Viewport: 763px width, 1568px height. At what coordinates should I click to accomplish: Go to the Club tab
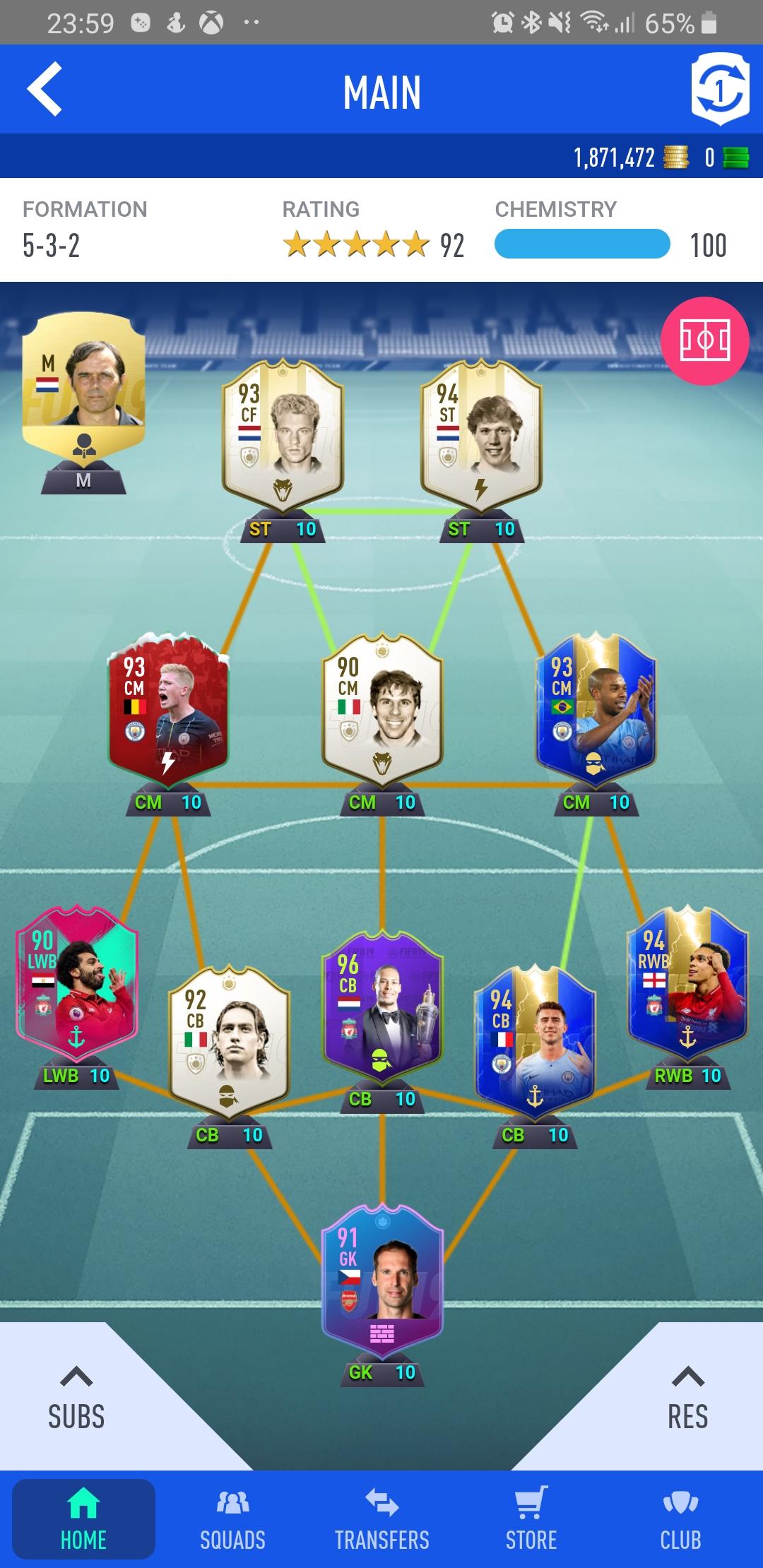[x=680, y=1517]
